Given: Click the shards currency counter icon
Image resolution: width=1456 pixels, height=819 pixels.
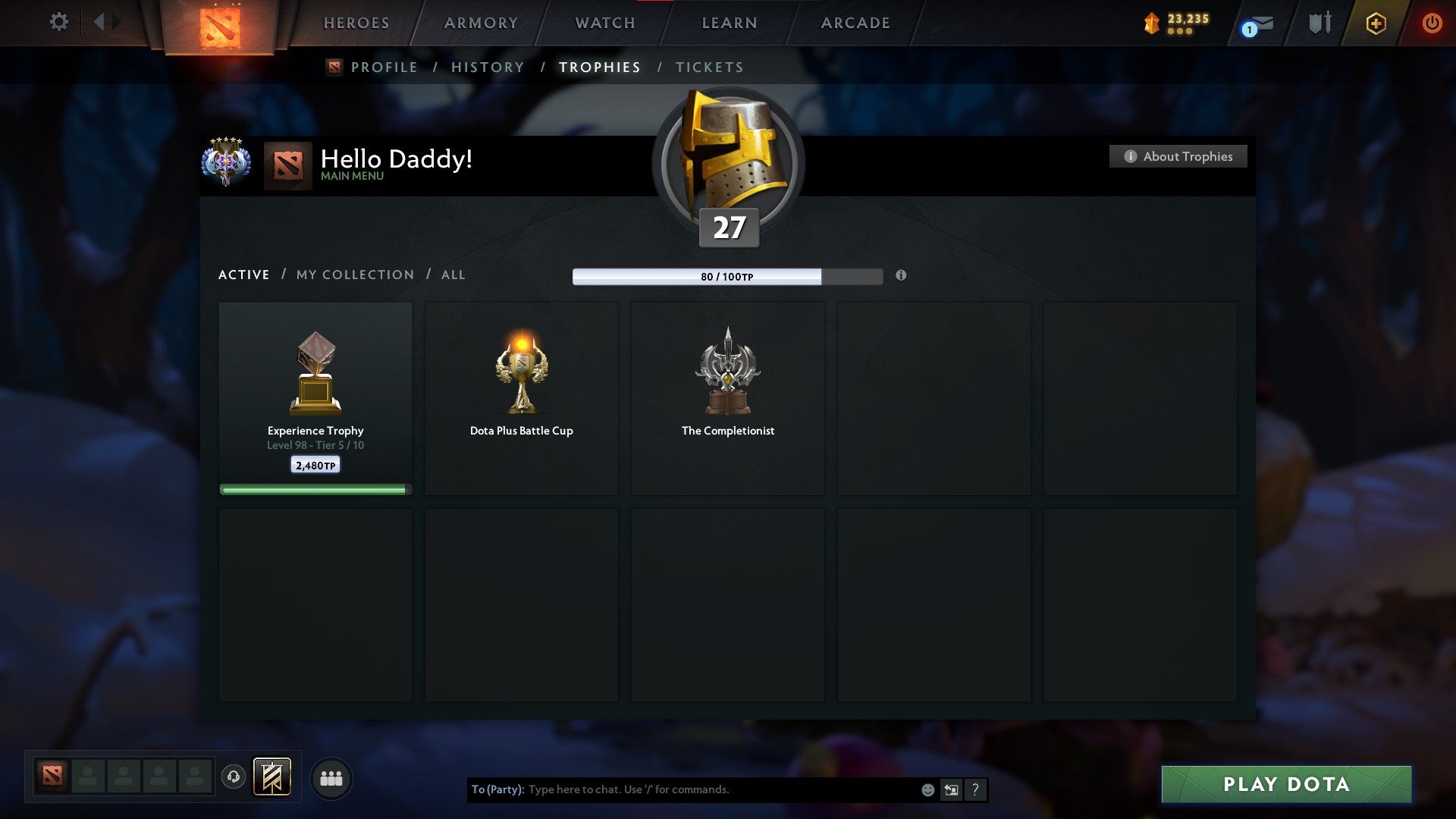Looking at the screenshot, I should pyautogui.click(x=1150, y=24).
